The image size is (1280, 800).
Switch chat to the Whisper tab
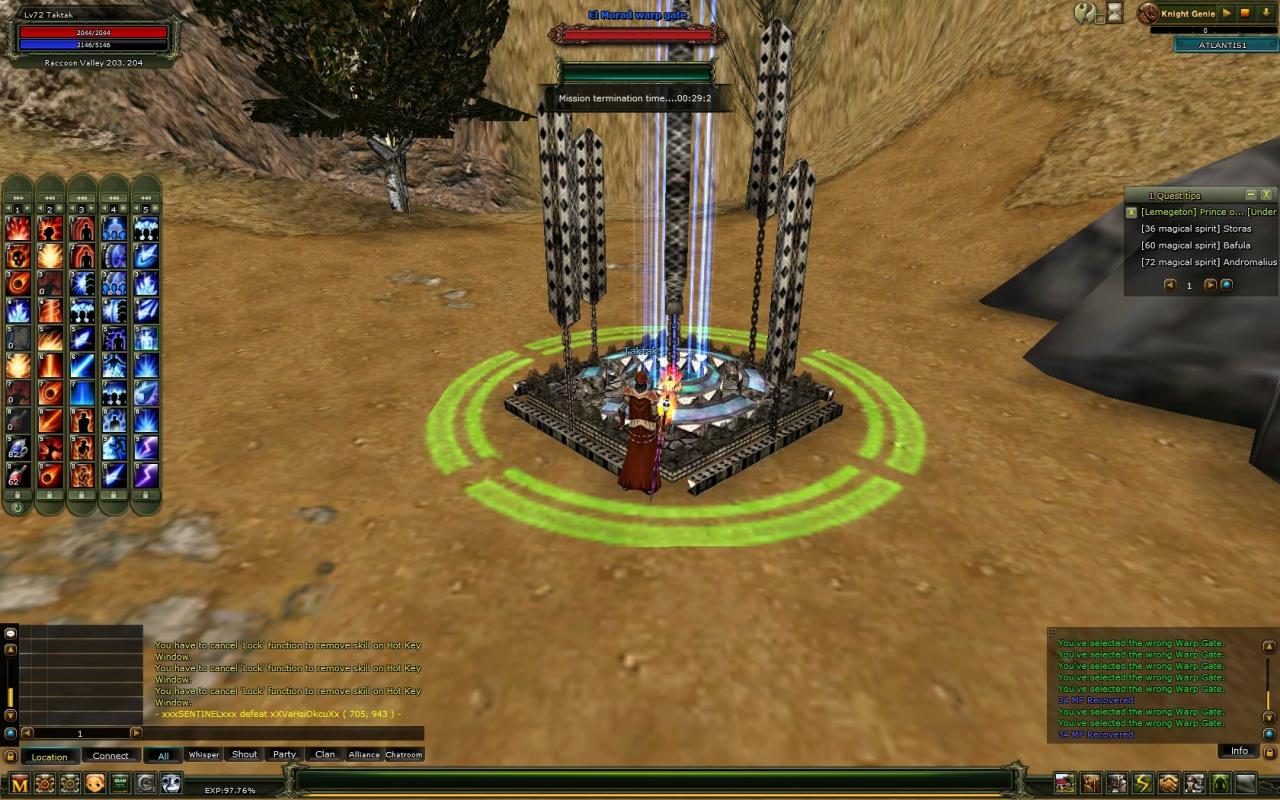203,755
